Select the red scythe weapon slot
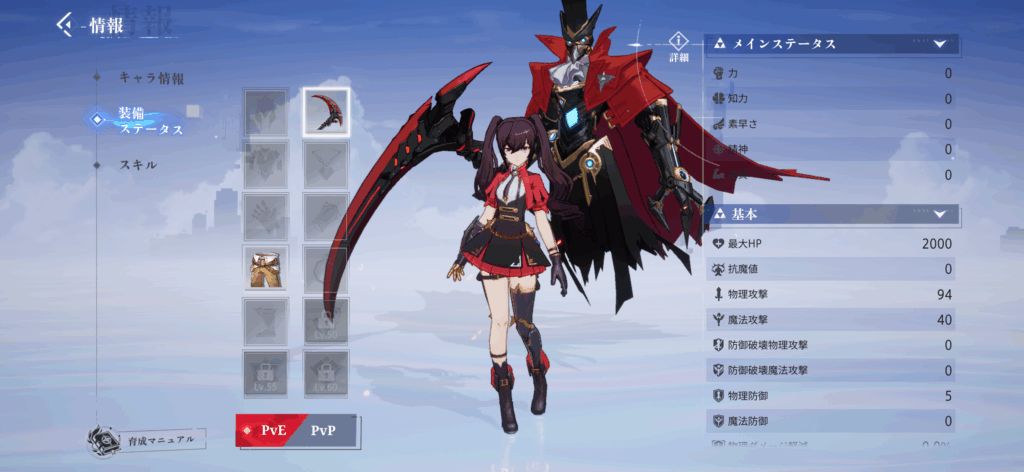The width and height of the screenshot is (1024, 472). pos(326,111)
